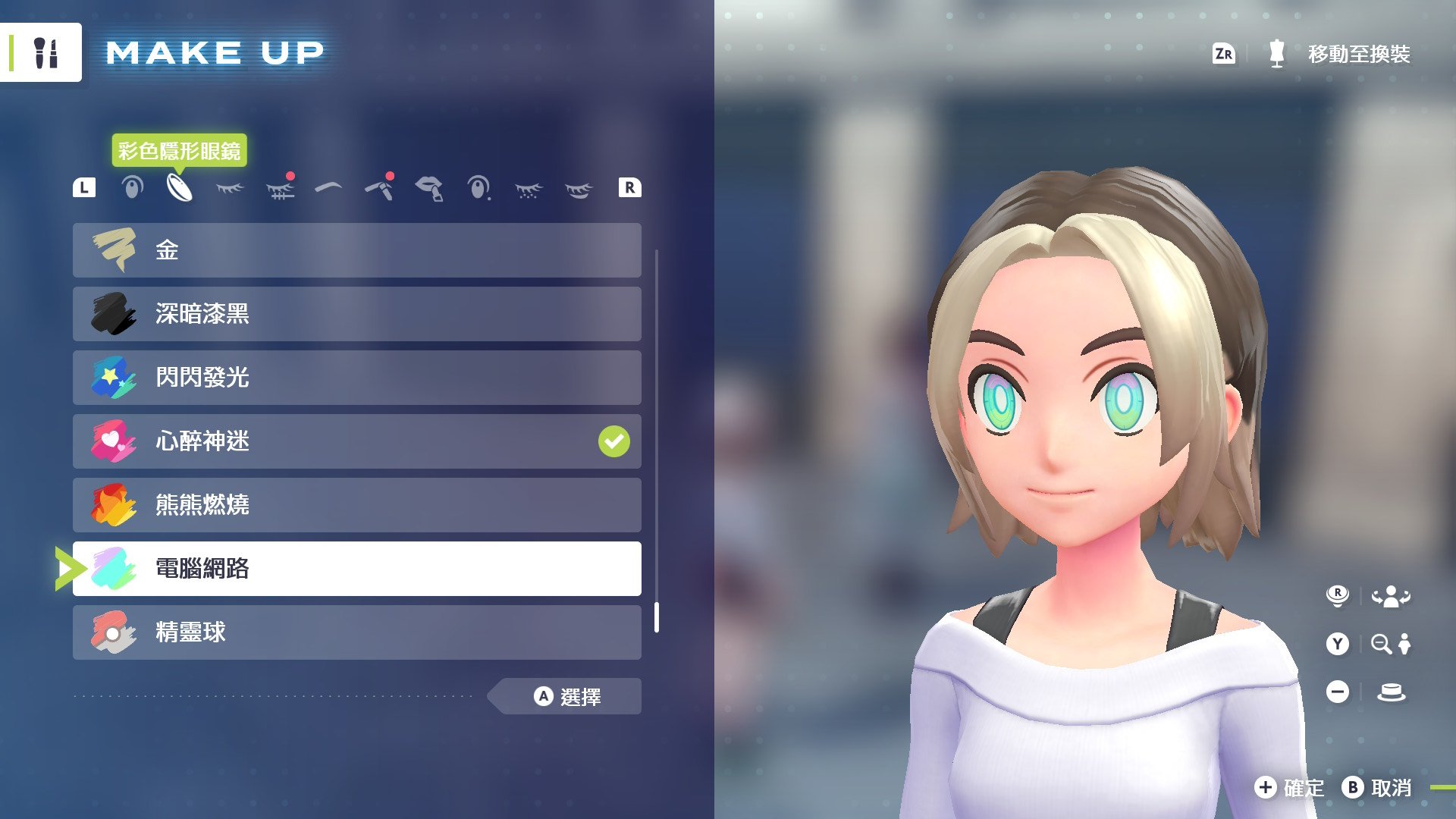Cancel changes with the 取消 button
The height and width of the screenshot is (819, 1456).
coord(1377,788)
